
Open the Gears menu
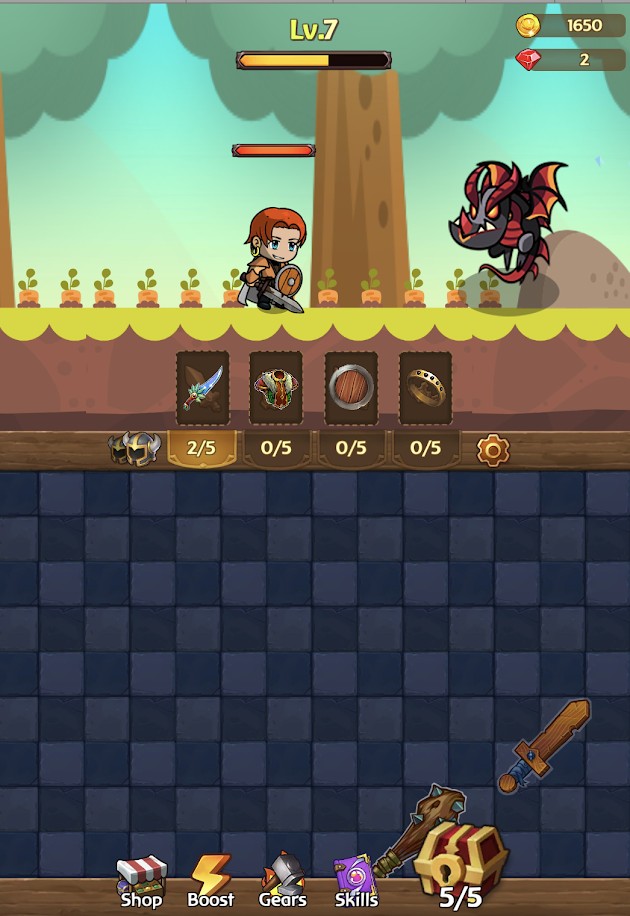(282, 881)
